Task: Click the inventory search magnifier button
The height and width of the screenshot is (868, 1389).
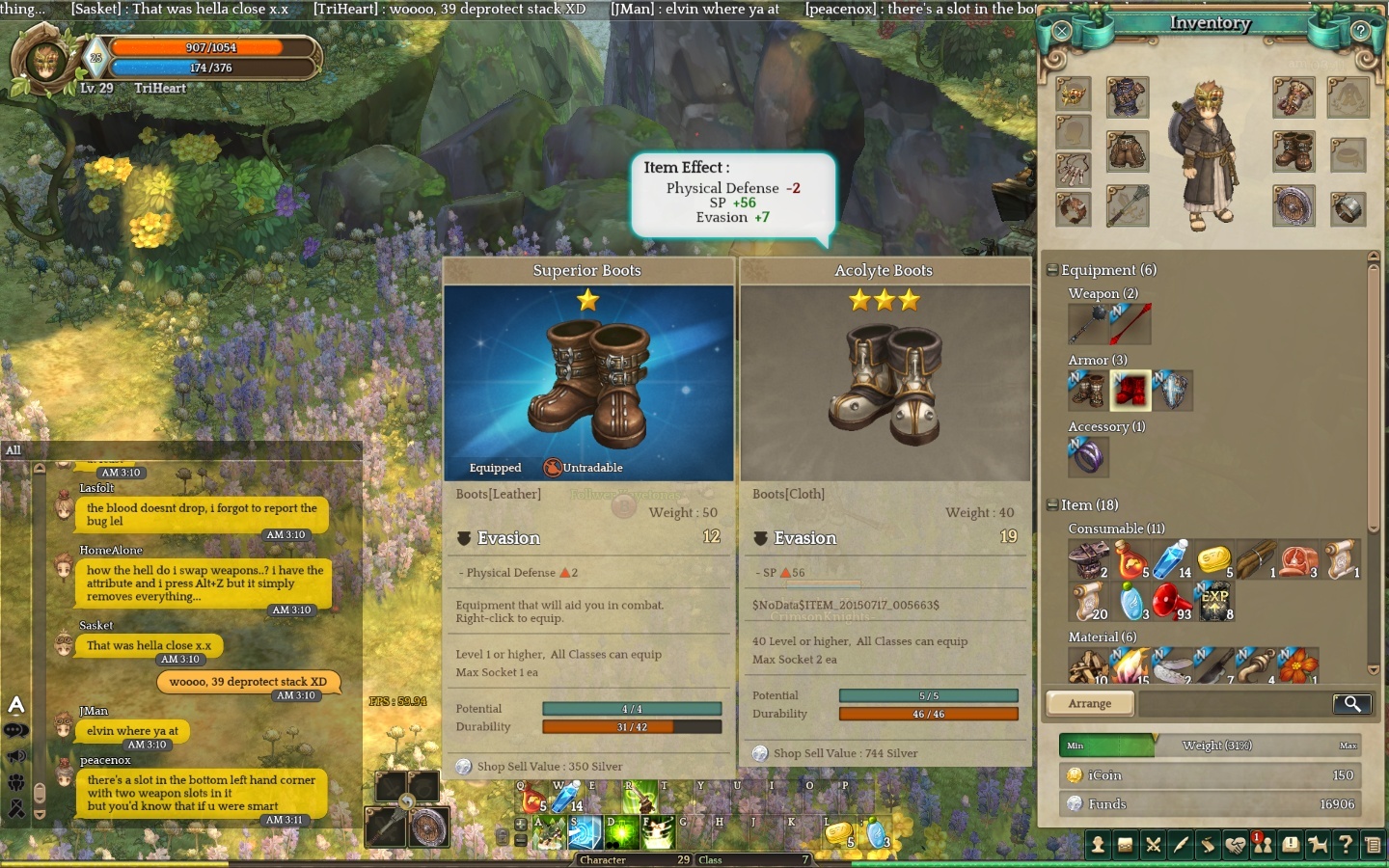Action: click(x=1352, y=704)
